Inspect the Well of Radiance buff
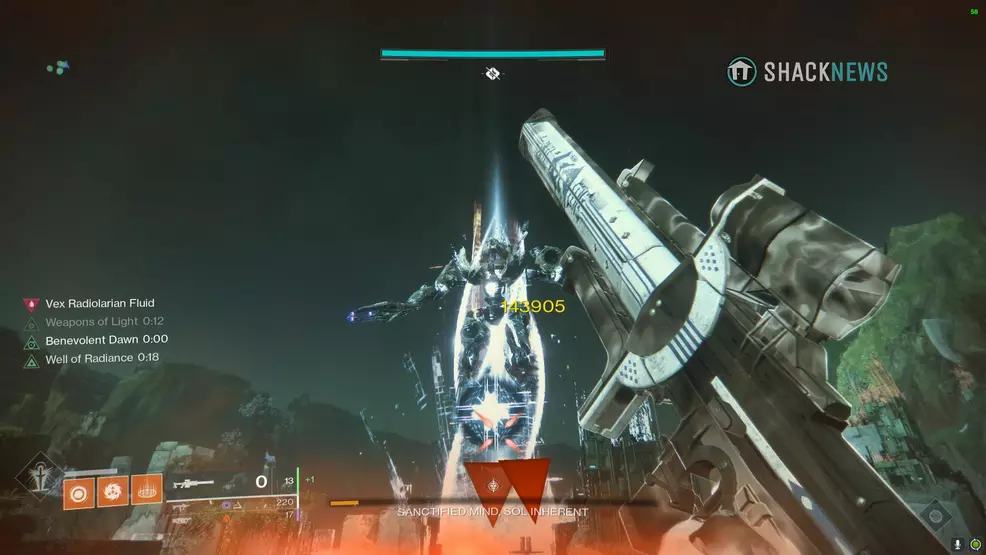Image resolution: width=986 pixels, height=555 pixels. tap(102, 358)
